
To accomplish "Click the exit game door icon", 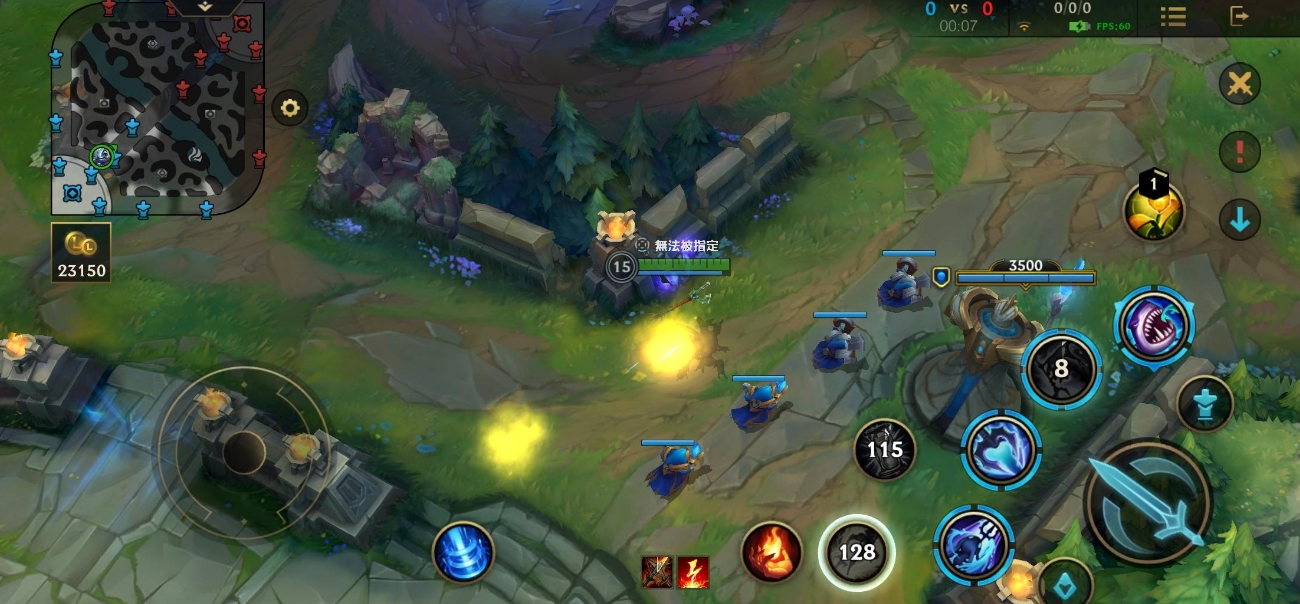I will [x=1239, y=16].
